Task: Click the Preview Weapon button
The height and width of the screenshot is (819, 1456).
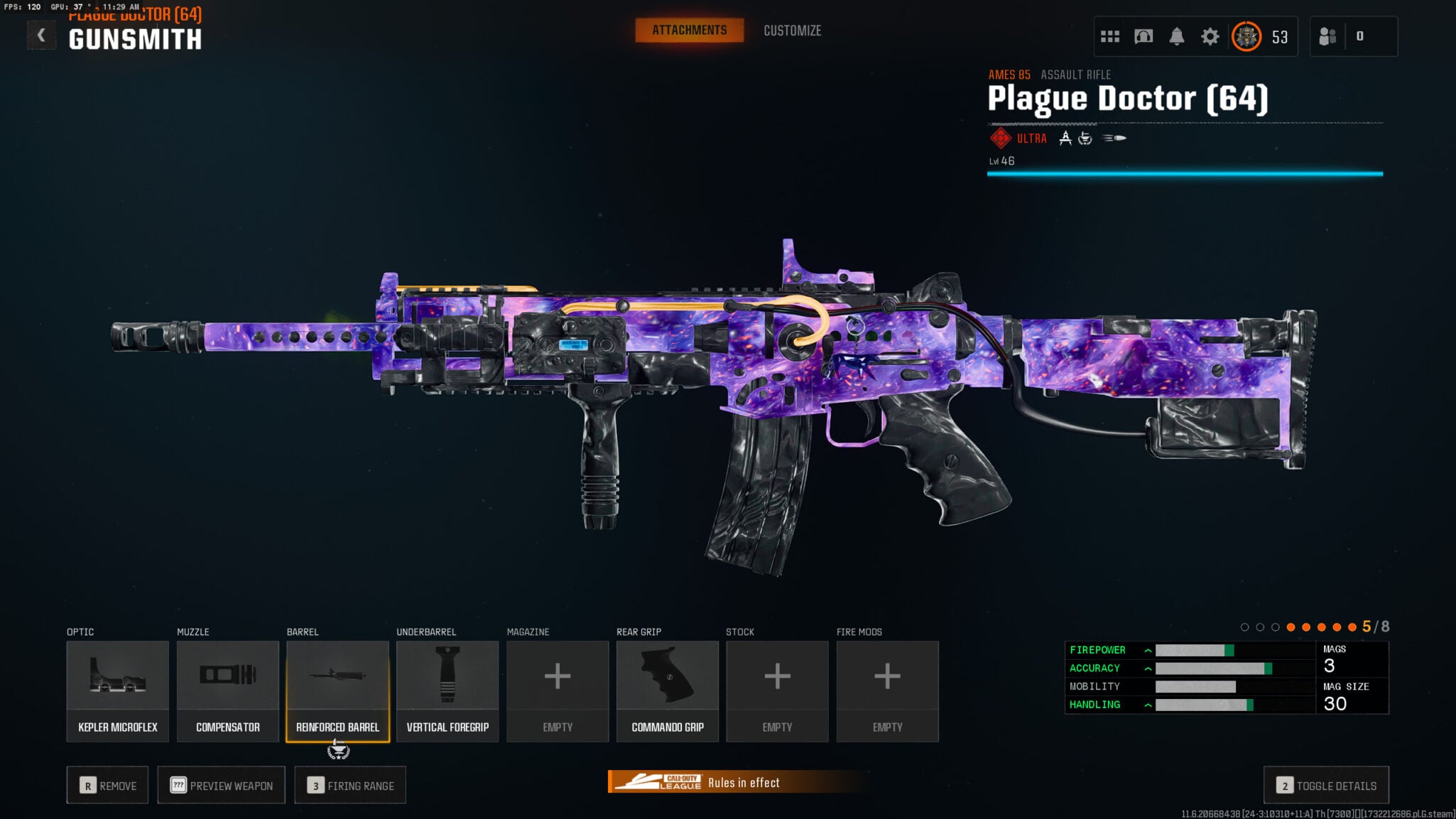Action: click(222, 785)
